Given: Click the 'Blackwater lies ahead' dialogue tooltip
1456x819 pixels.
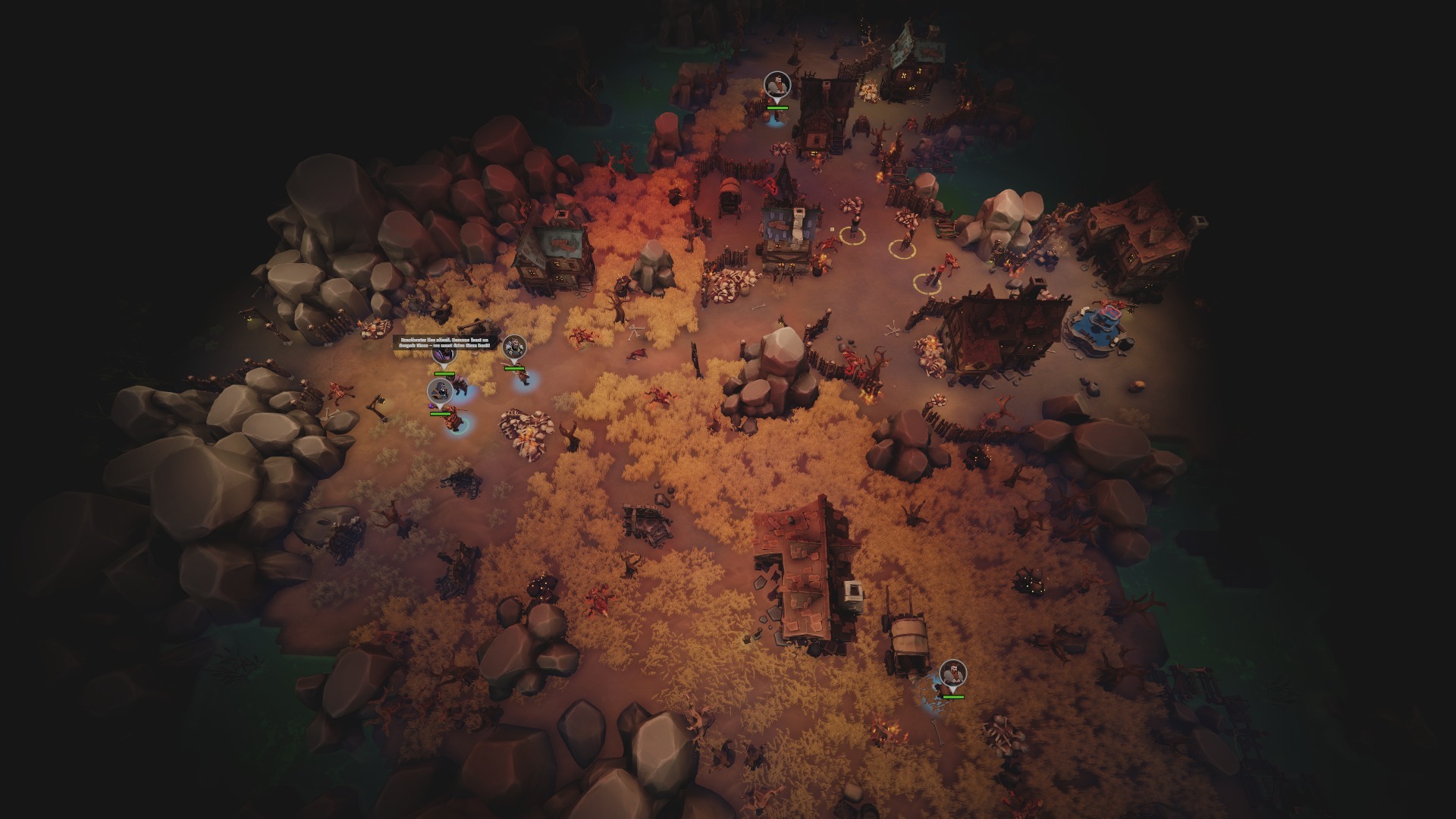Looking at the screenshot, I should [x=445, y=343].
